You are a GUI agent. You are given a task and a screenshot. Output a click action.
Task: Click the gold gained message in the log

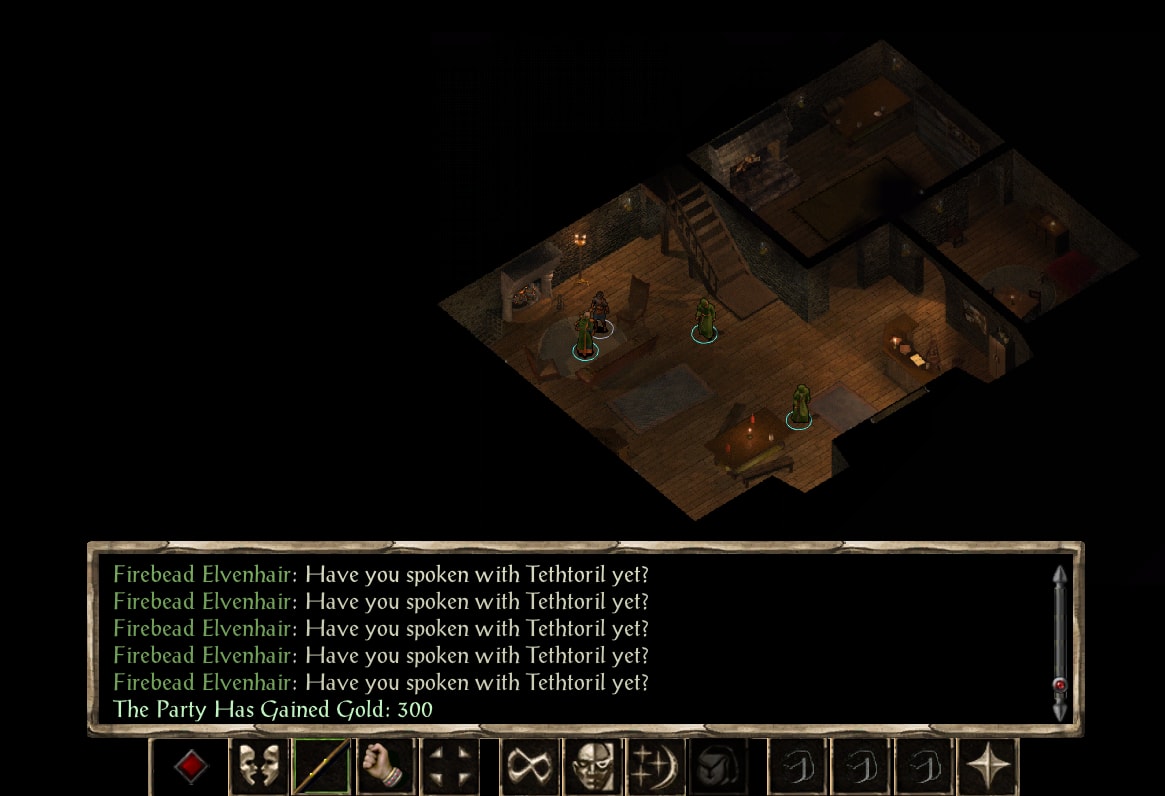click(x=273, y=710)
